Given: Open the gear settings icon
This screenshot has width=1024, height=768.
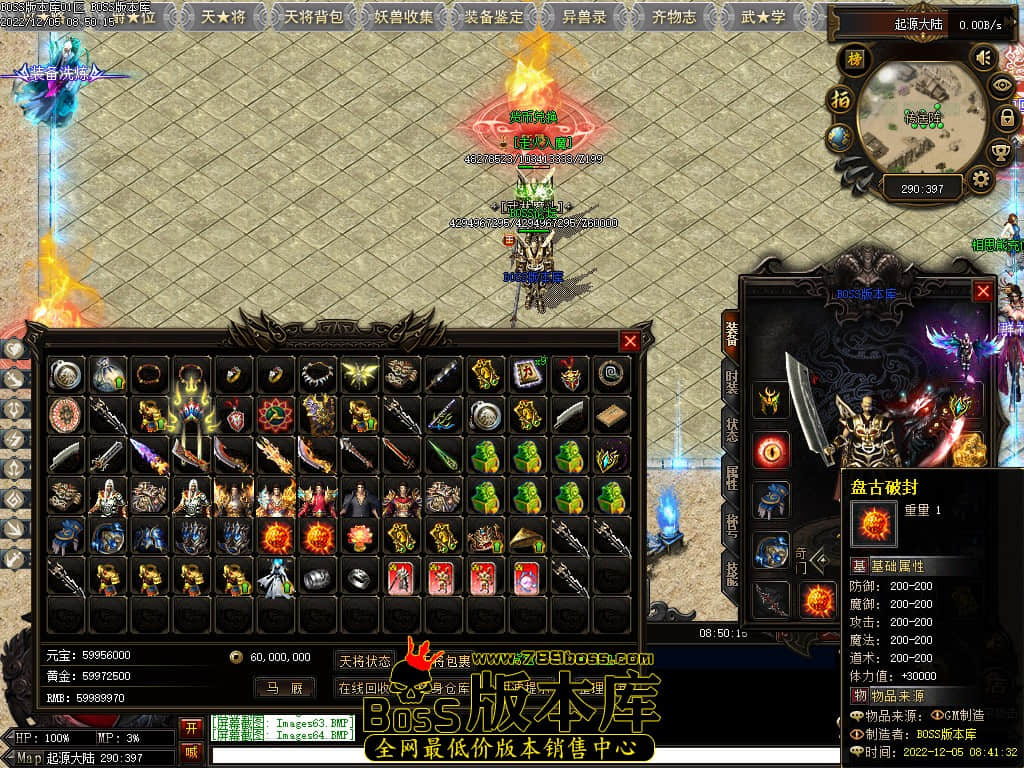Looking at the screenshot, I should click(x=981, y=180).
